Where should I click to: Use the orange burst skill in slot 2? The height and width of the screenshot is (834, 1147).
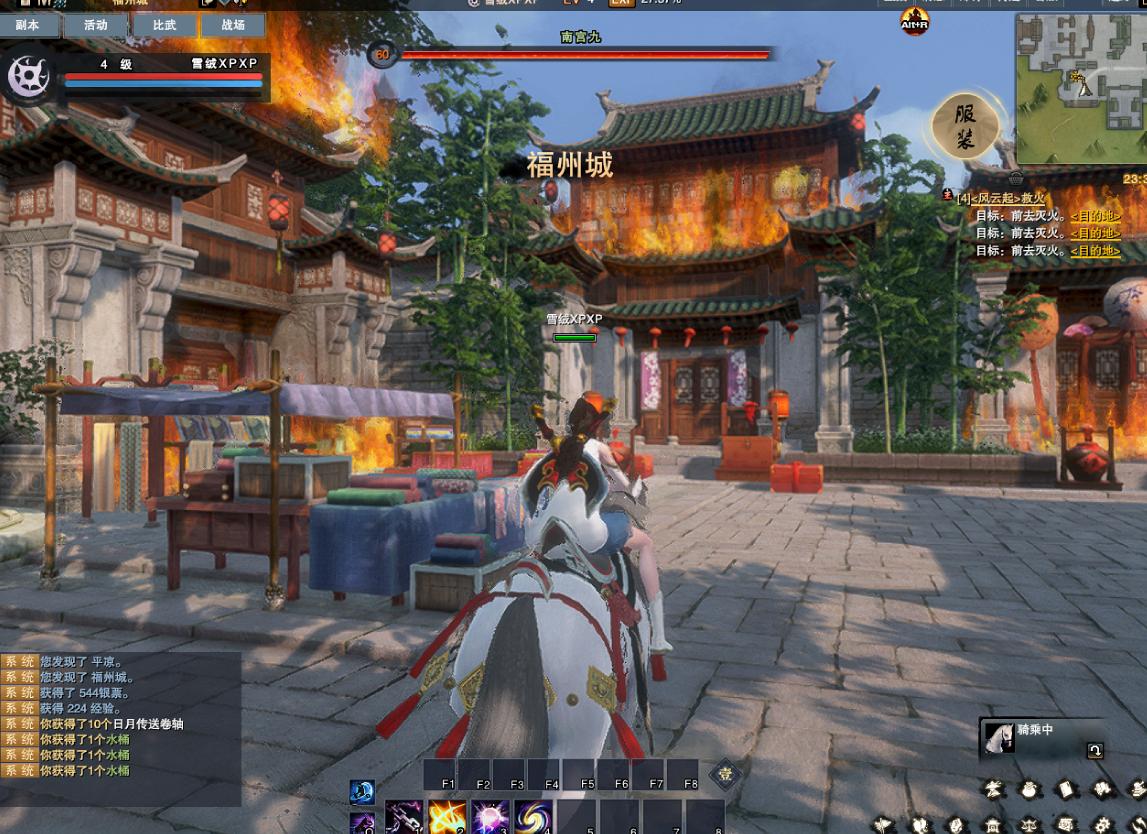447,818
